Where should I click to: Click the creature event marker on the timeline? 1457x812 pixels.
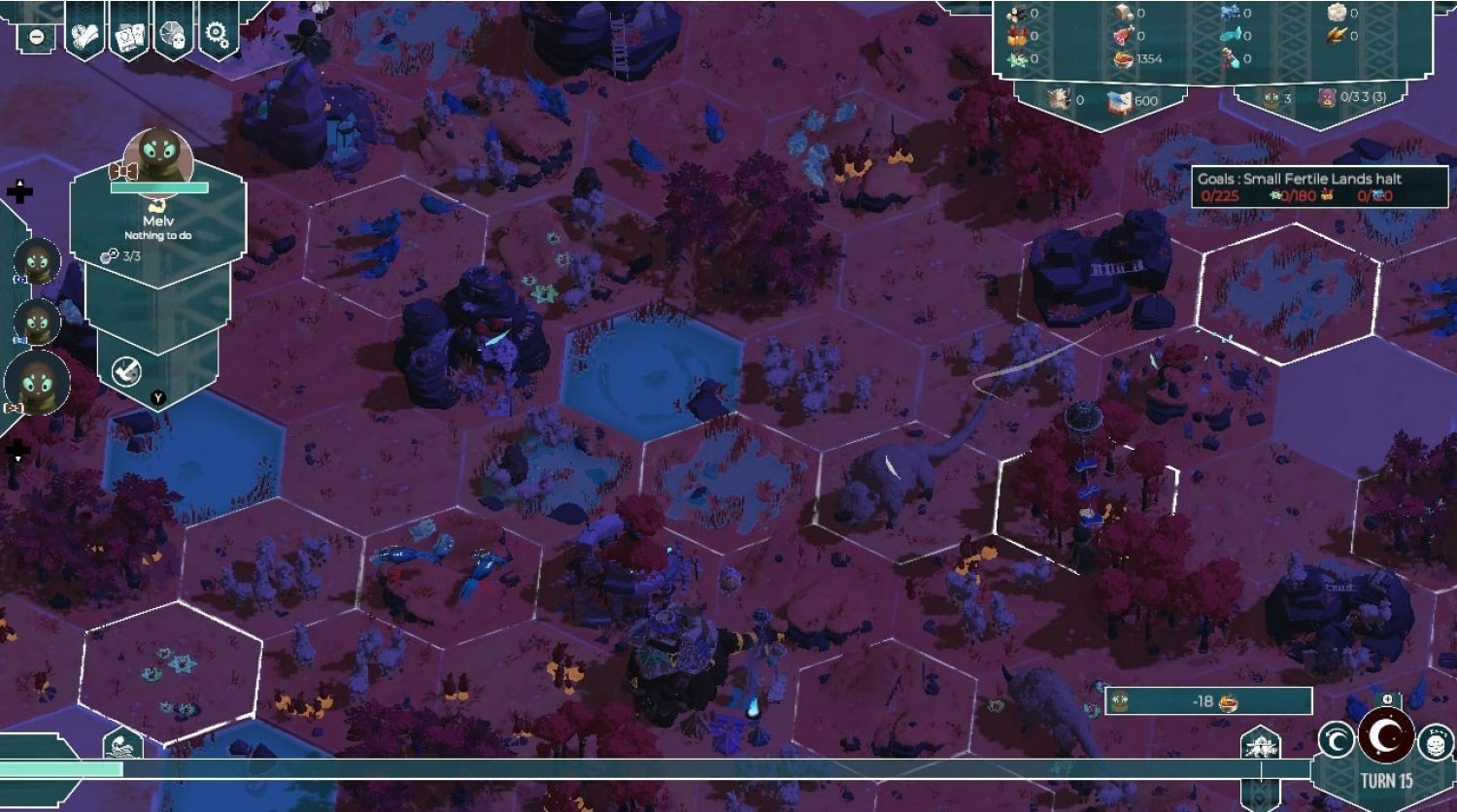[1260, 746]
